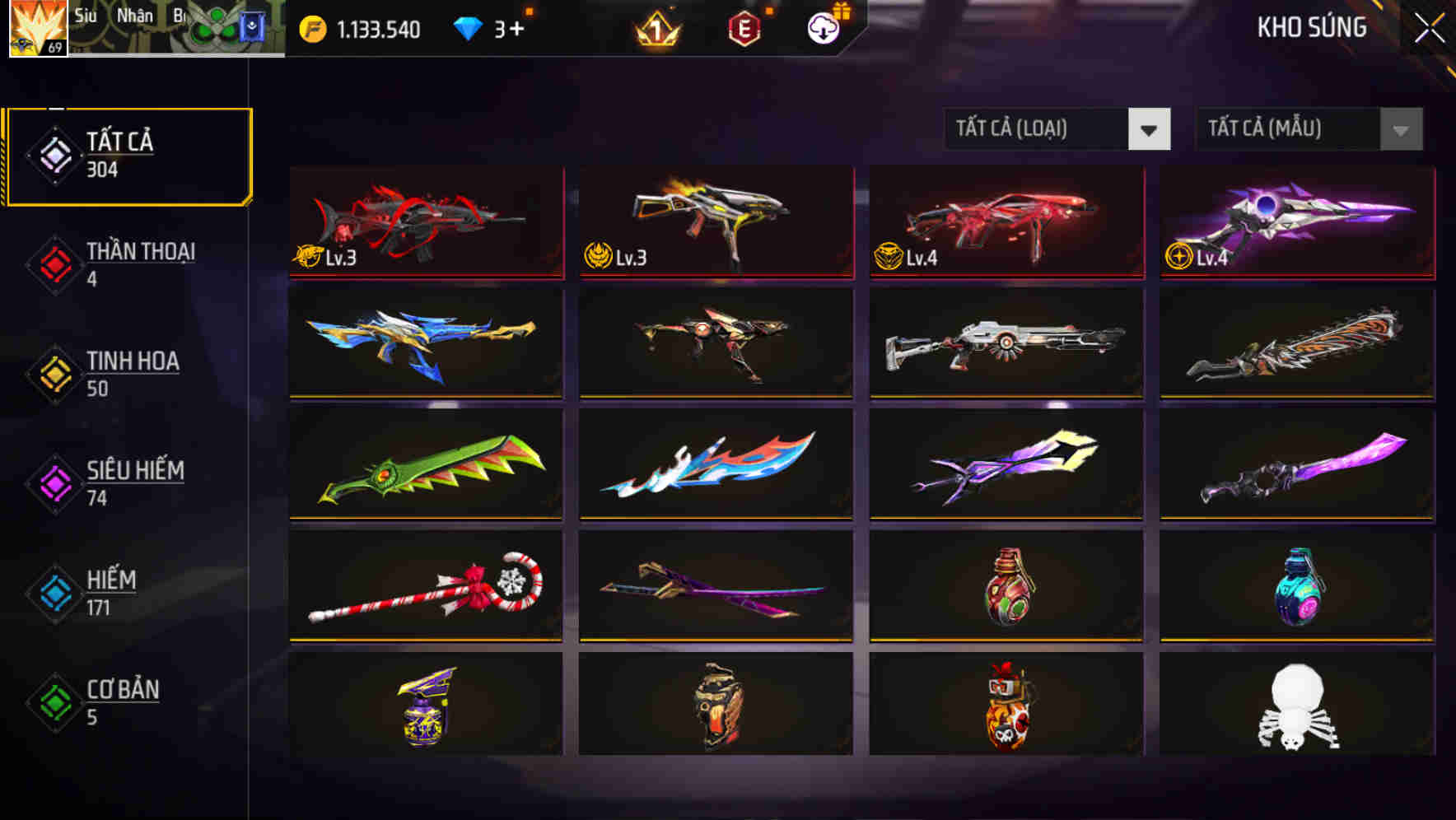This screenshot has height=820, width=1456.
Task: Click the arrow on the LOẠI filter
Action: [x=1150, y=129]
